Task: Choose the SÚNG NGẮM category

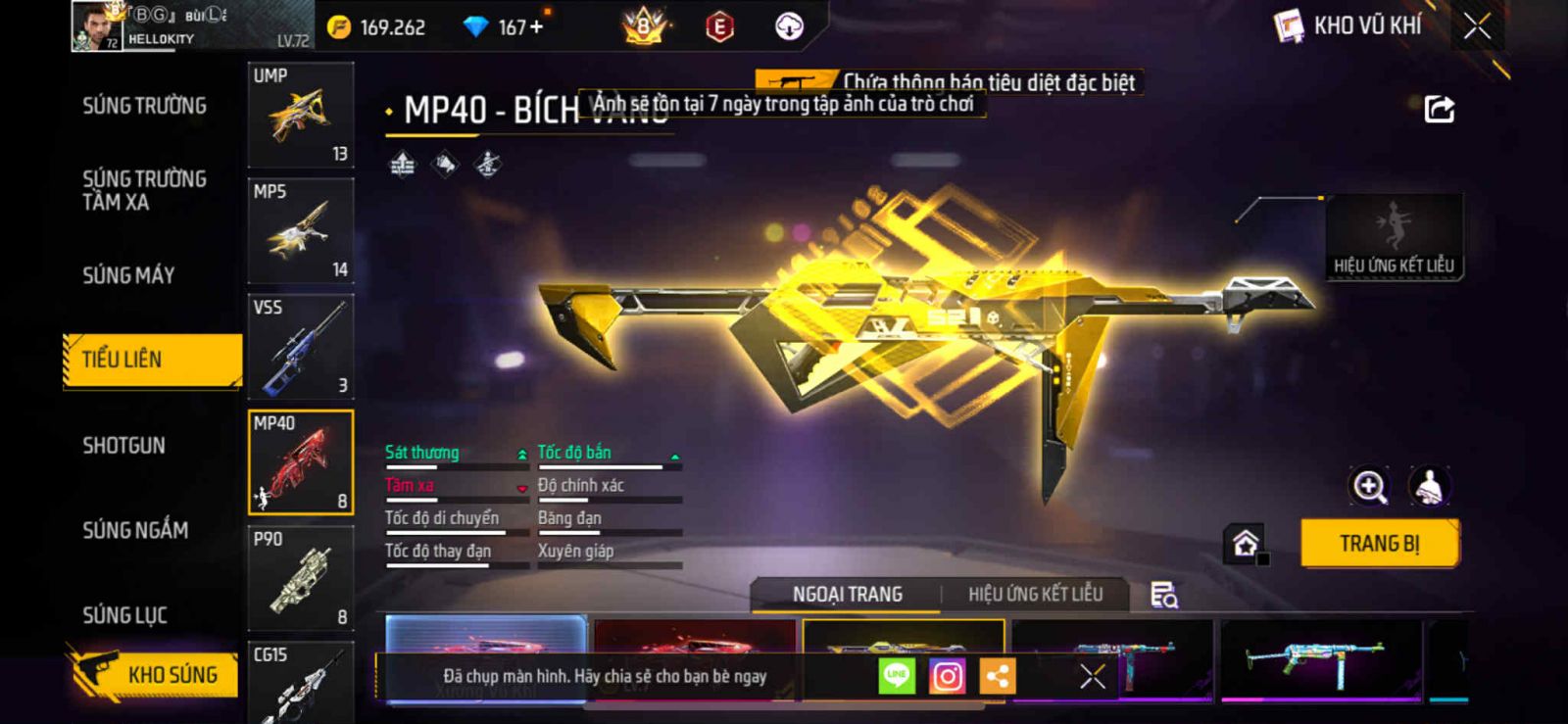Action: [x=135, y=530]
